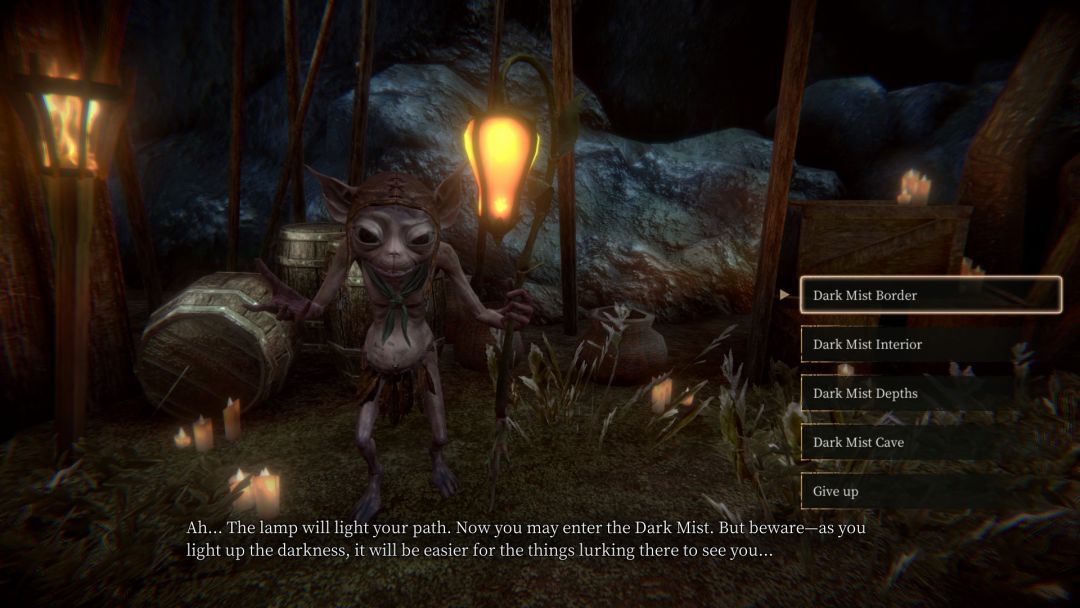Image resolution: width=1080 pixels, height=608 pixels.
Task: Travel to Dark Mist Cave
Action: click(930, 442)
